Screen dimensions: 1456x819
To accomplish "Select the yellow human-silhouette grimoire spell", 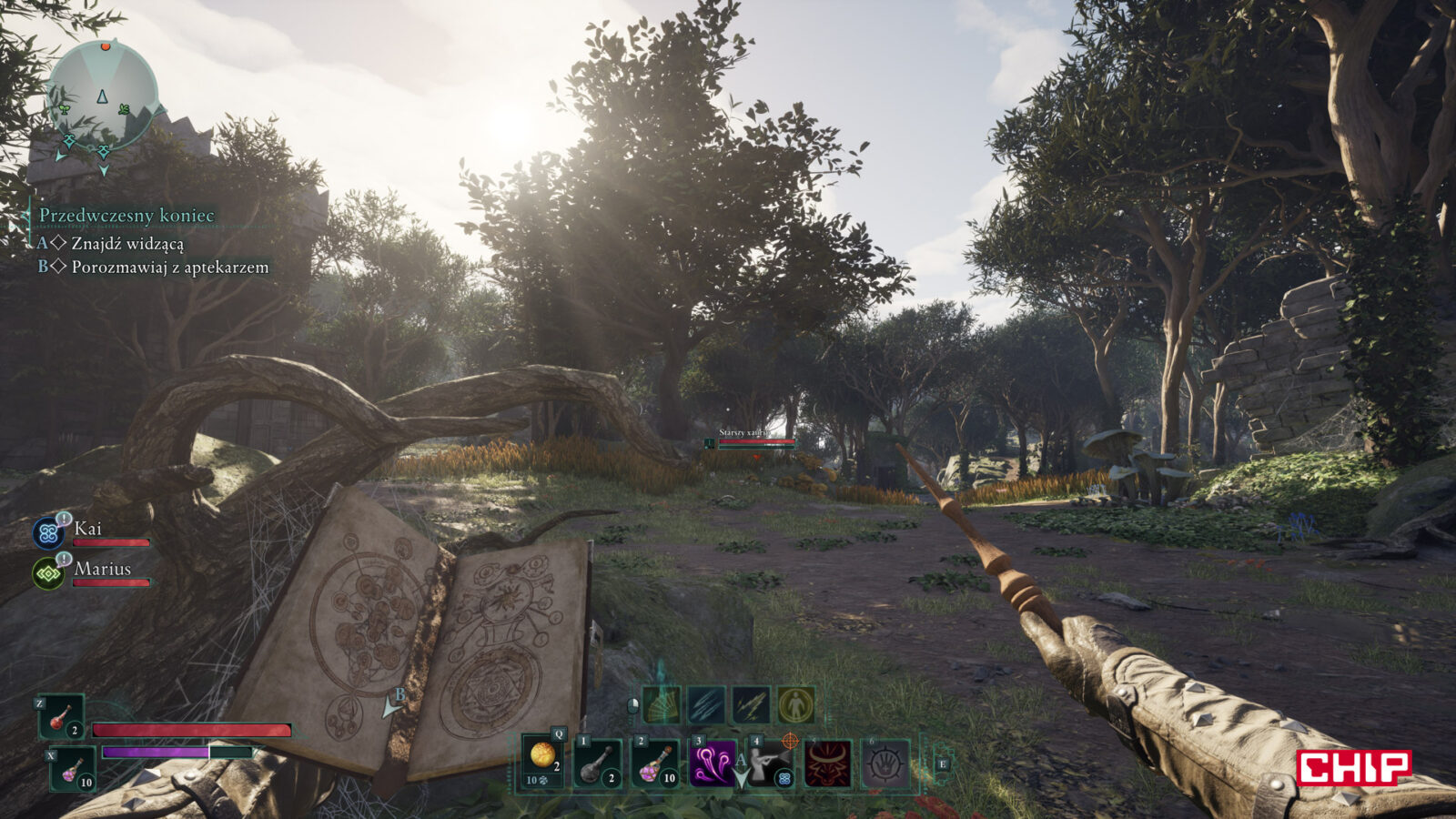I will 795,705.
